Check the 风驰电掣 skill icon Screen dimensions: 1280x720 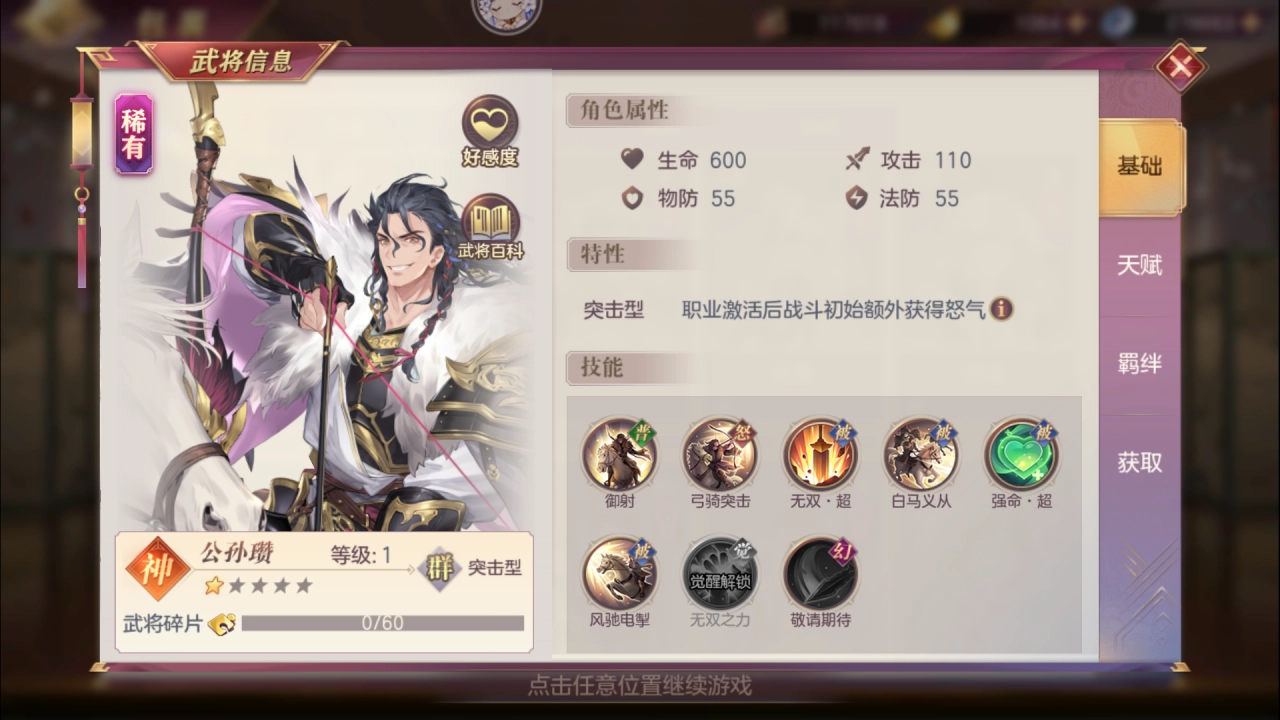pyautogui.click(x=619, y=574)
